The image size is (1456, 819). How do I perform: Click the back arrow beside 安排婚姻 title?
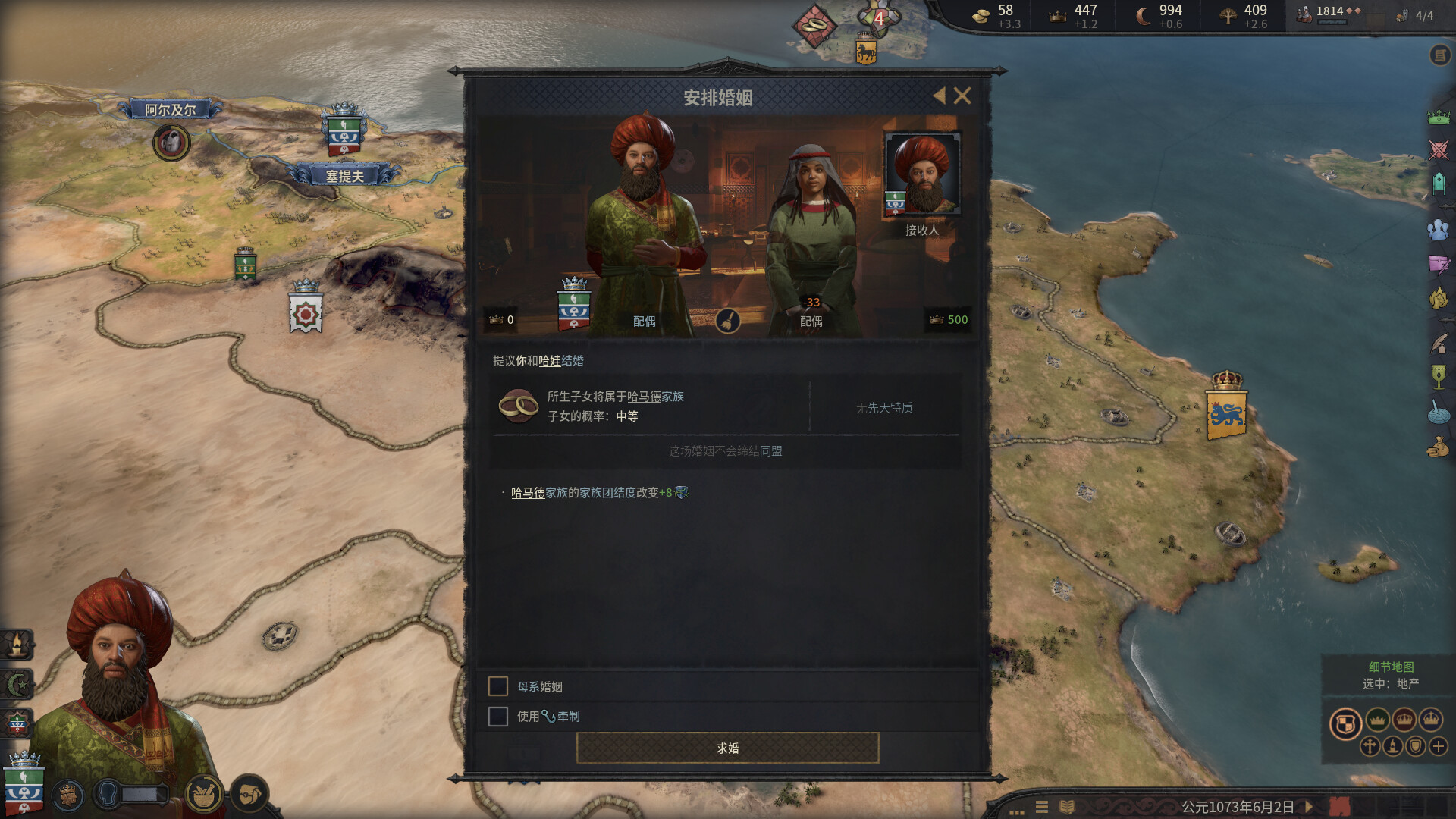(x=940, y=96)
